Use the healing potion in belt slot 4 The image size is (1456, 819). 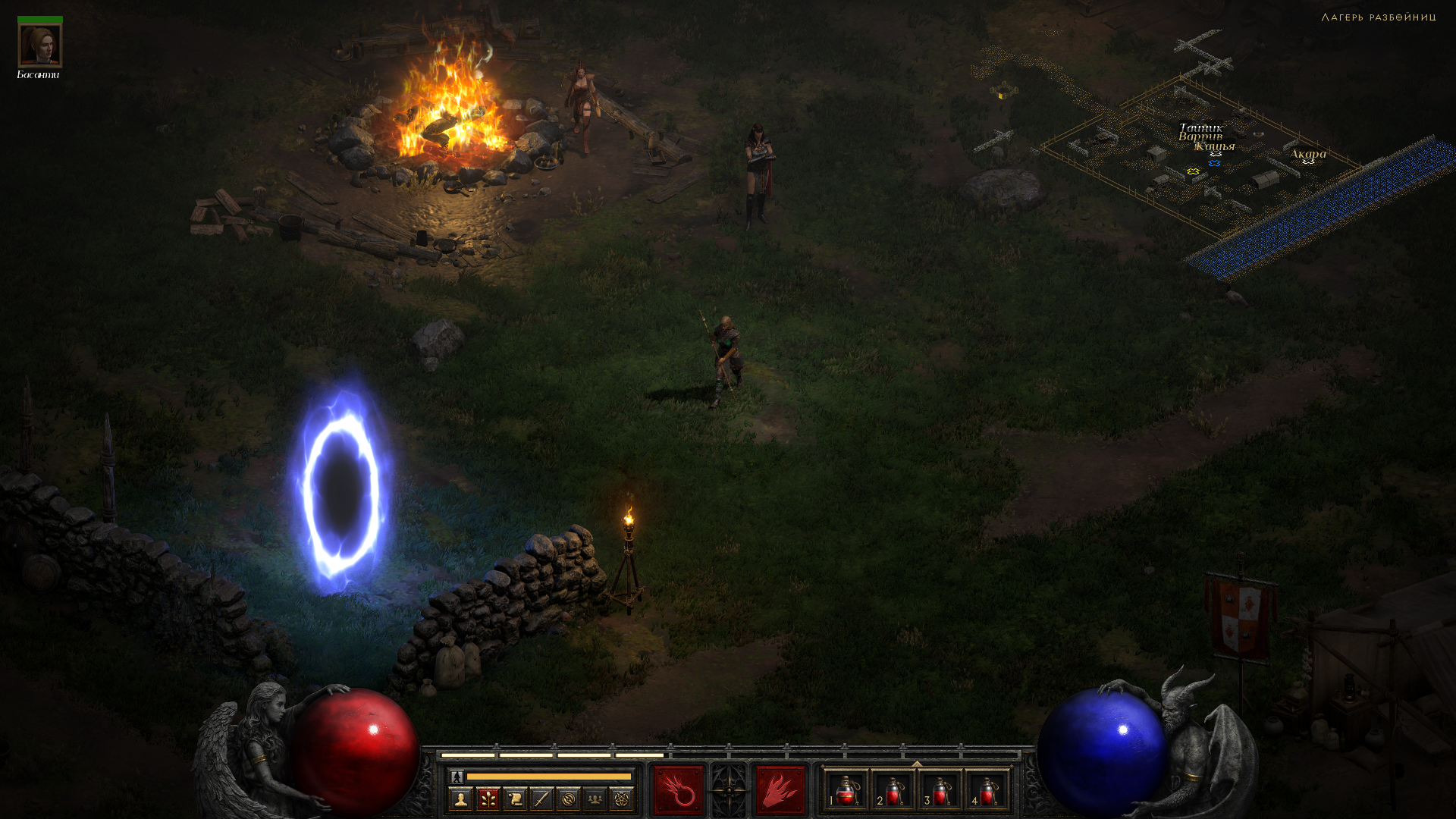tap(987, 791)
